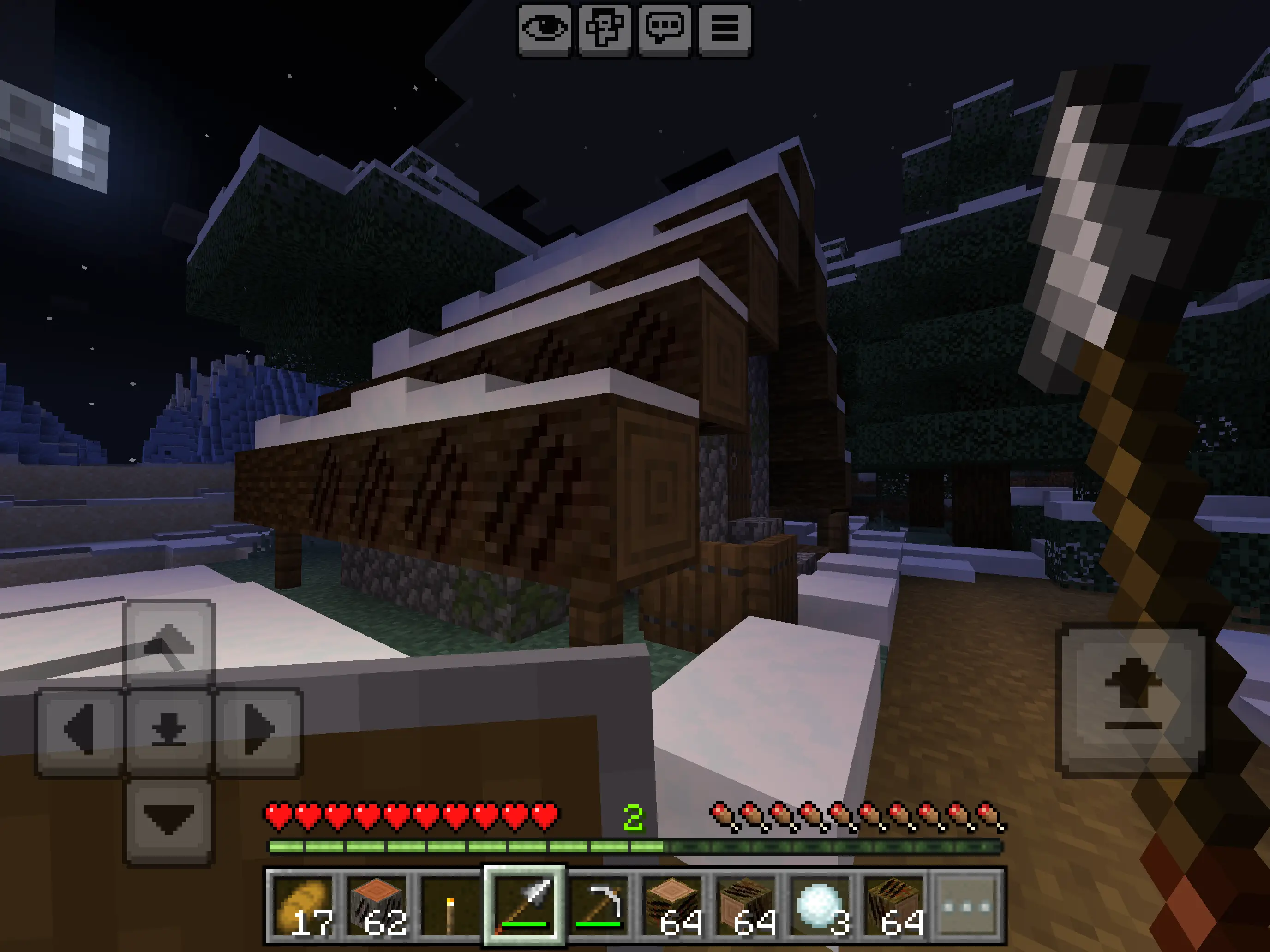Open the emote menu button
1270x952 pixels.
point(604,29)
